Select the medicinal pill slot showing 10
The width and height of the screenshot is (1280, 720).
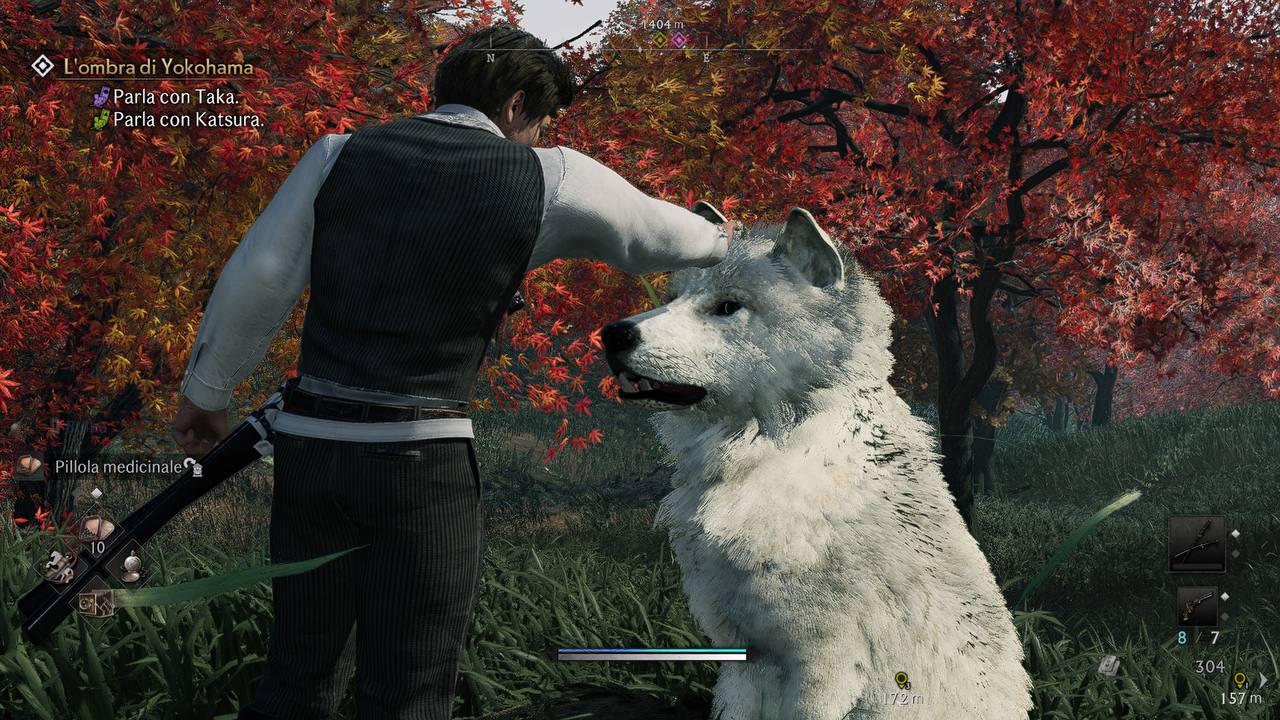[96, 529]
